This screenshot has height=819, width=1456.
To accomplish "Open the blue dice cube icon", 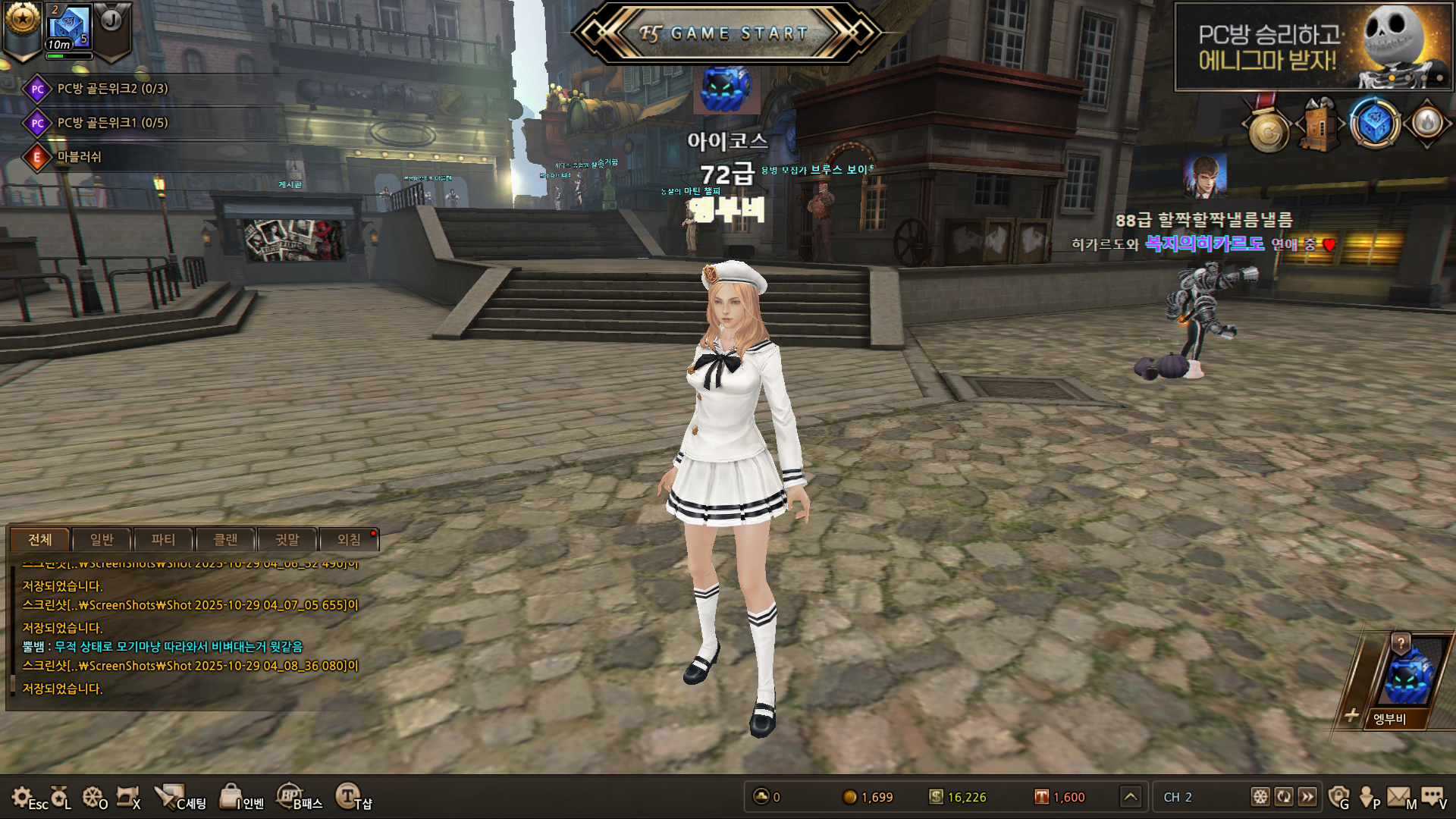I will (1374, 124).
